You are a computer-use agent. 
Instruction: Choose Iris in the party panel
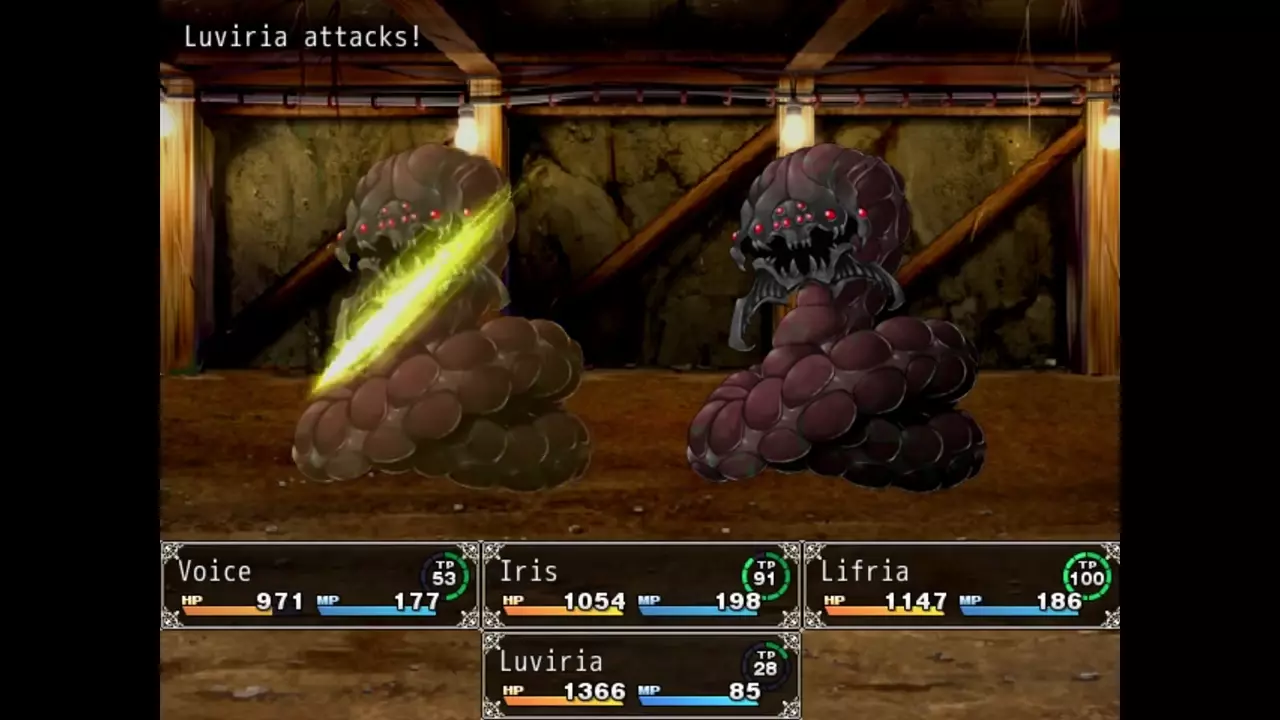(x=641, y=586)
